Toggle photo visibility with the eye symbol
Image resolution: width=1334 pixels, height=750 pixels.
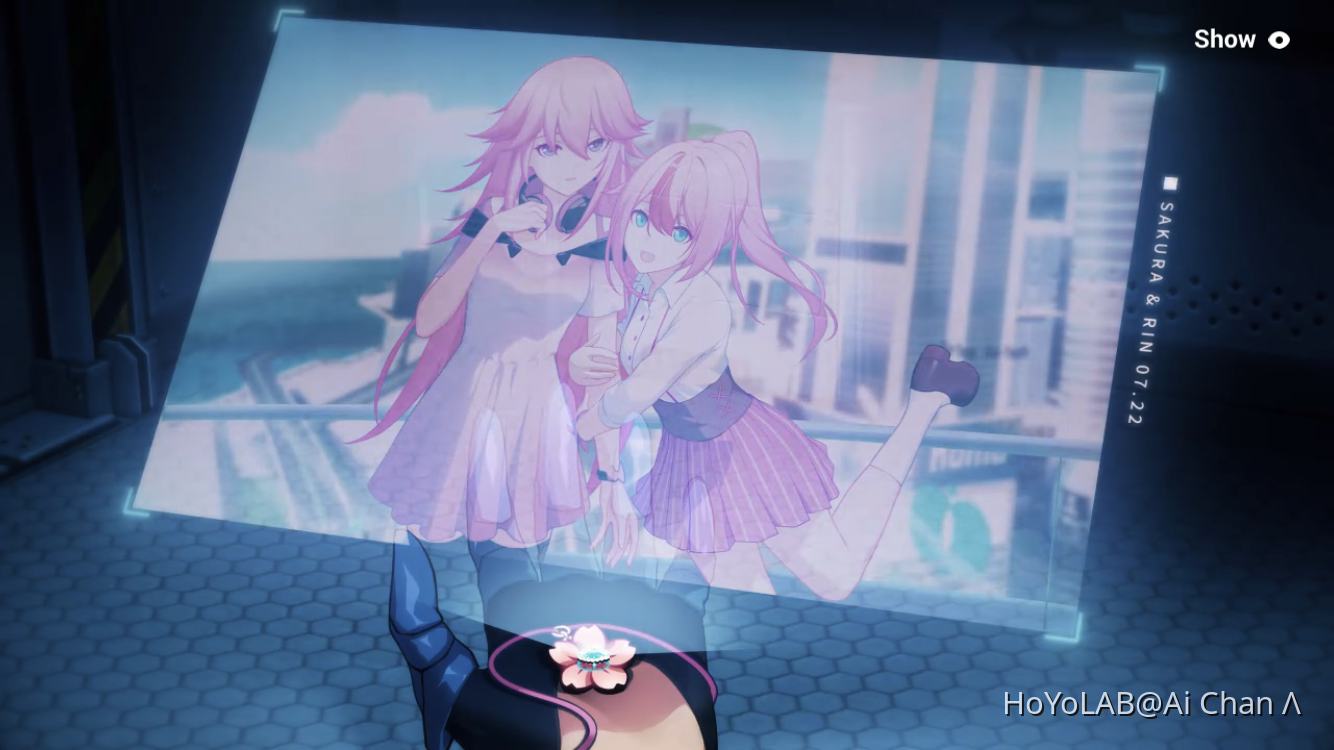[1278, 40]
